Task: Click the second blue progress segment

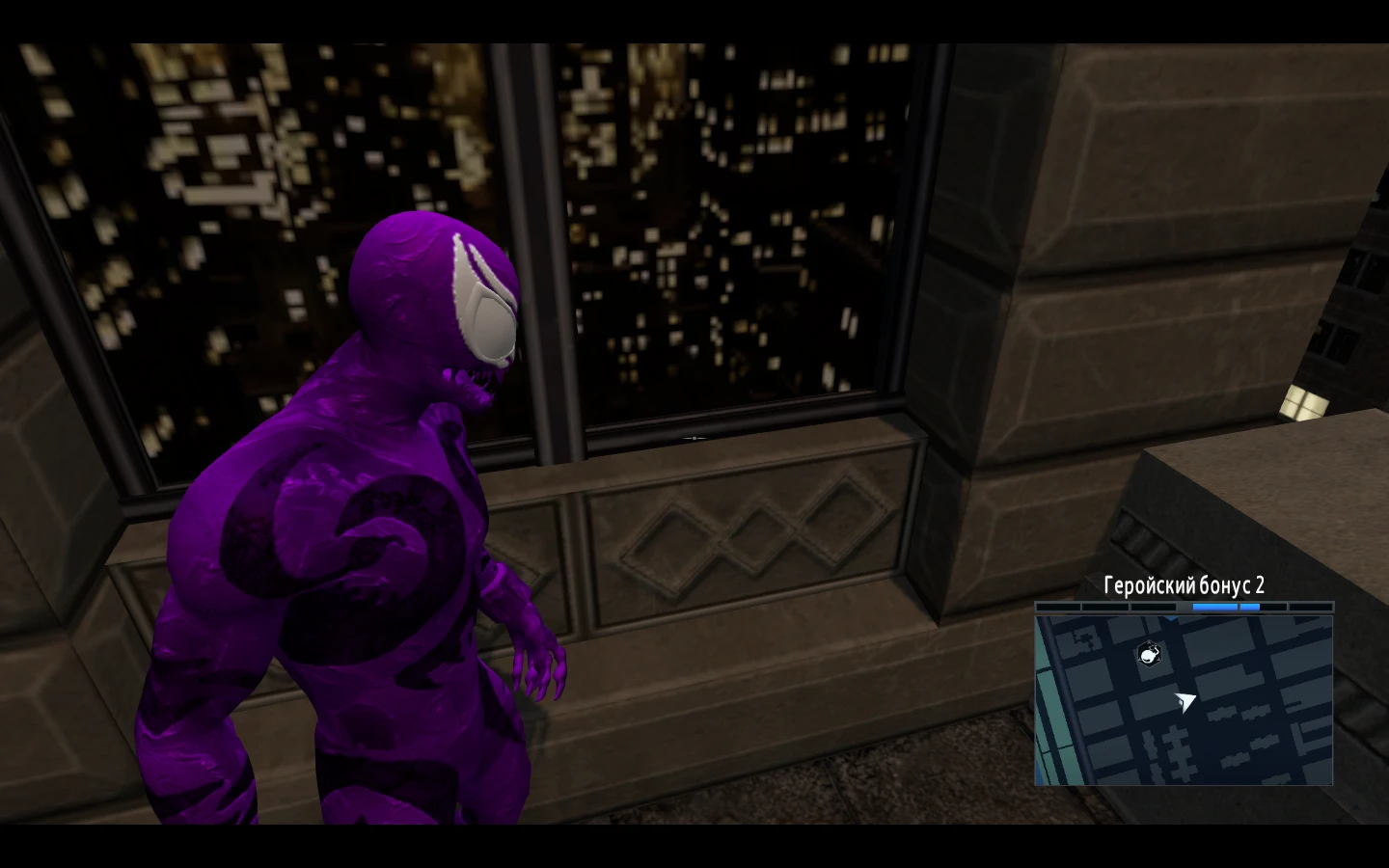Action: click(1250, 607)
